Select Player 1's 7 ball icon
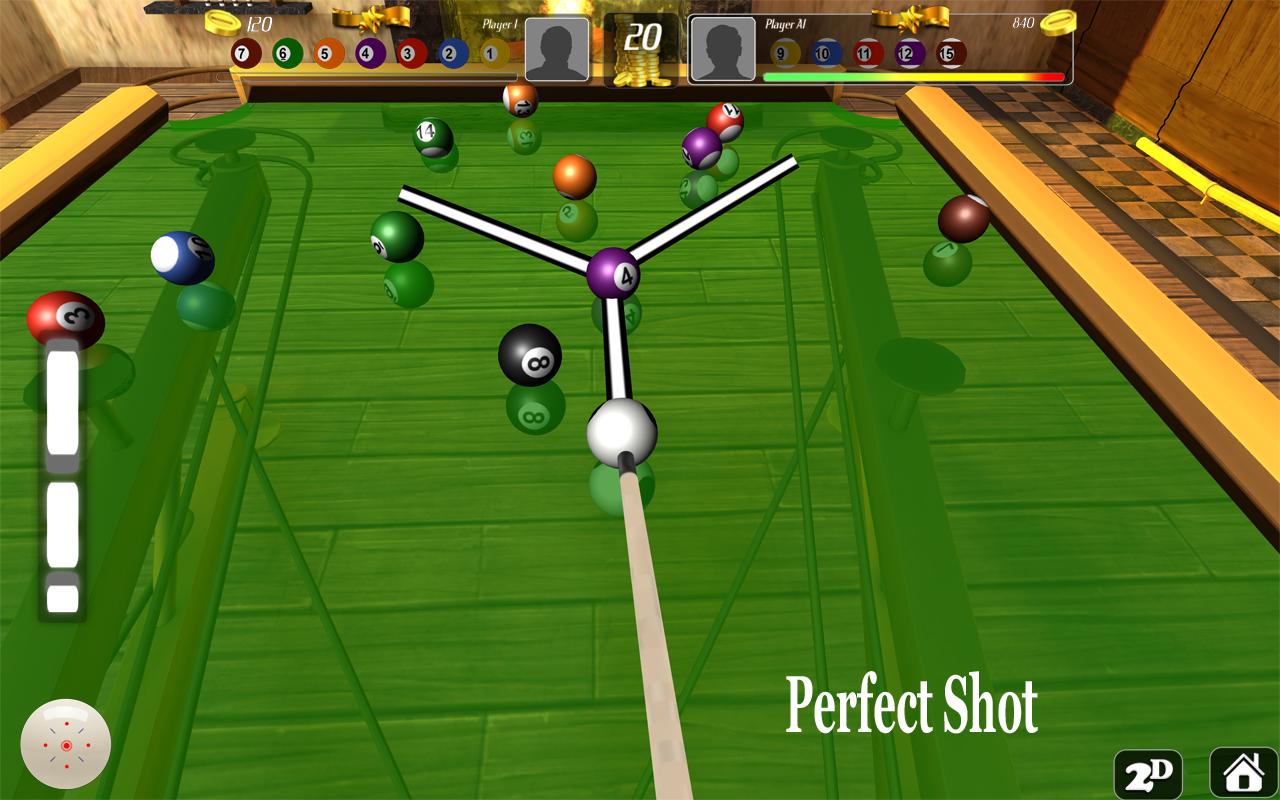The height and width of the screenshot is (800, 1280). [245, 53]
